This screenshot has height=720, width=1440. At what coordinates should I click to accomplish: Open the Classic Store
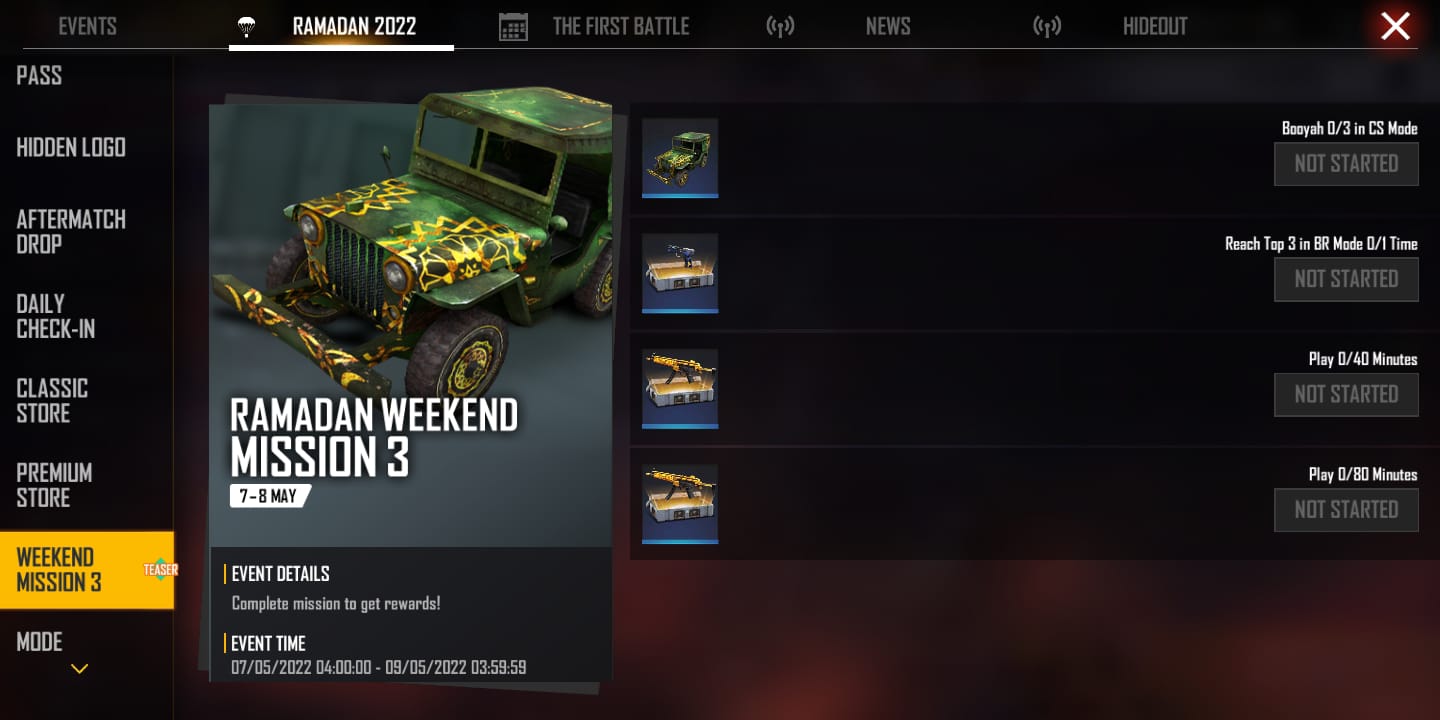pos(52,401)
